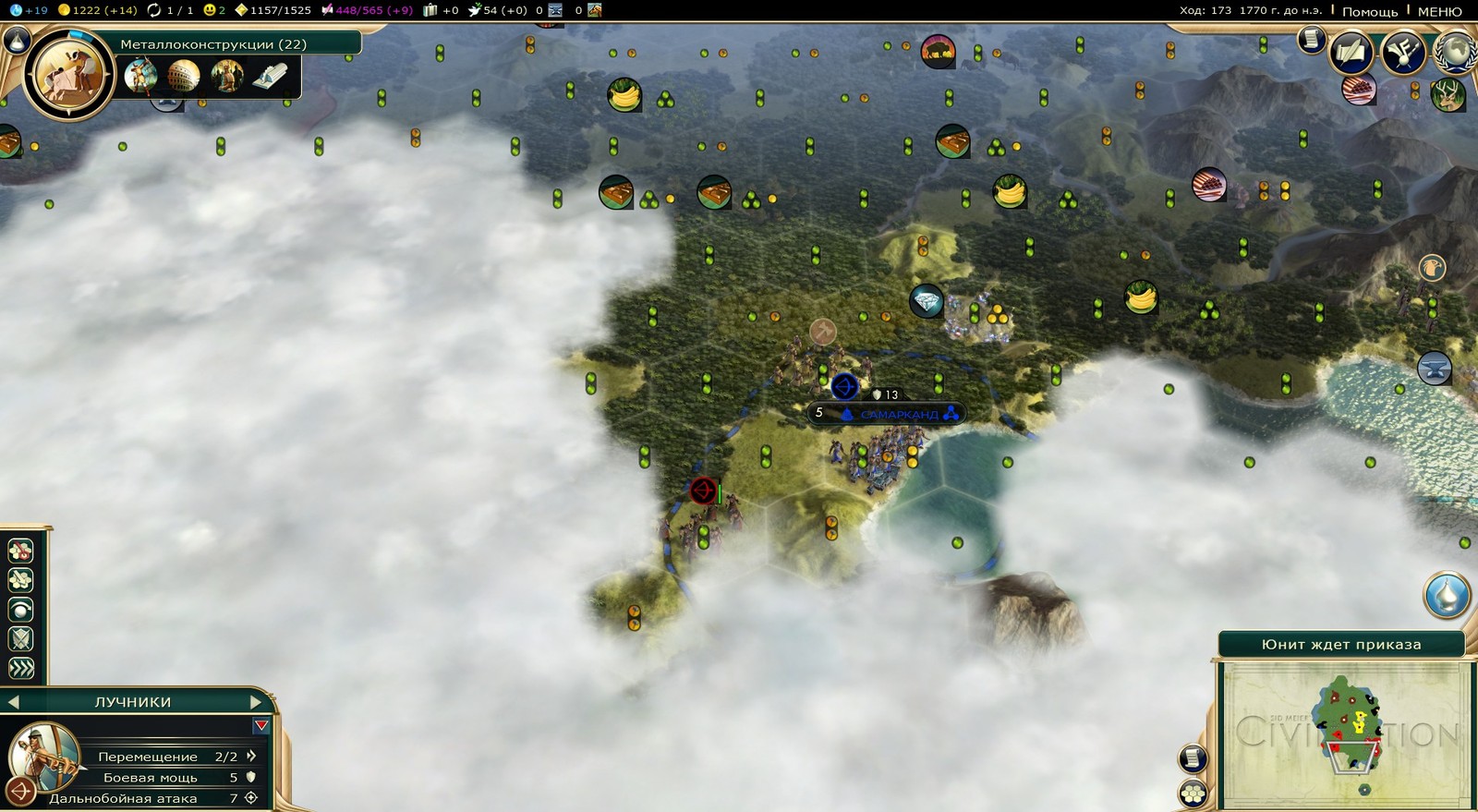
Task: Click the red triangle unit panel dropdown
Action: click(261, 726)
